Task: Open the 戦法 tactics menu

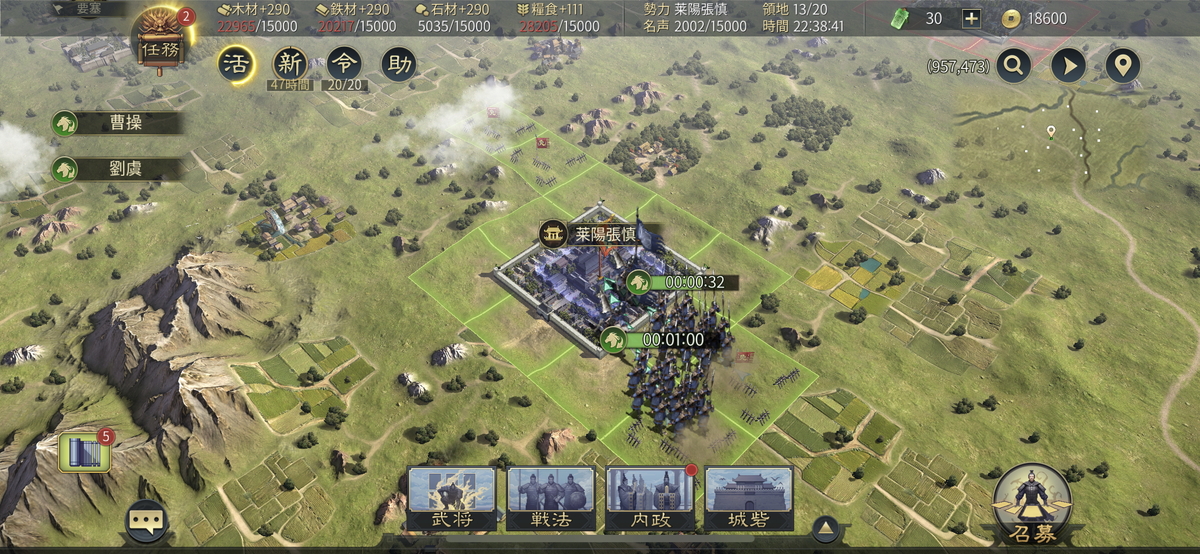Action: pos(550,498)
